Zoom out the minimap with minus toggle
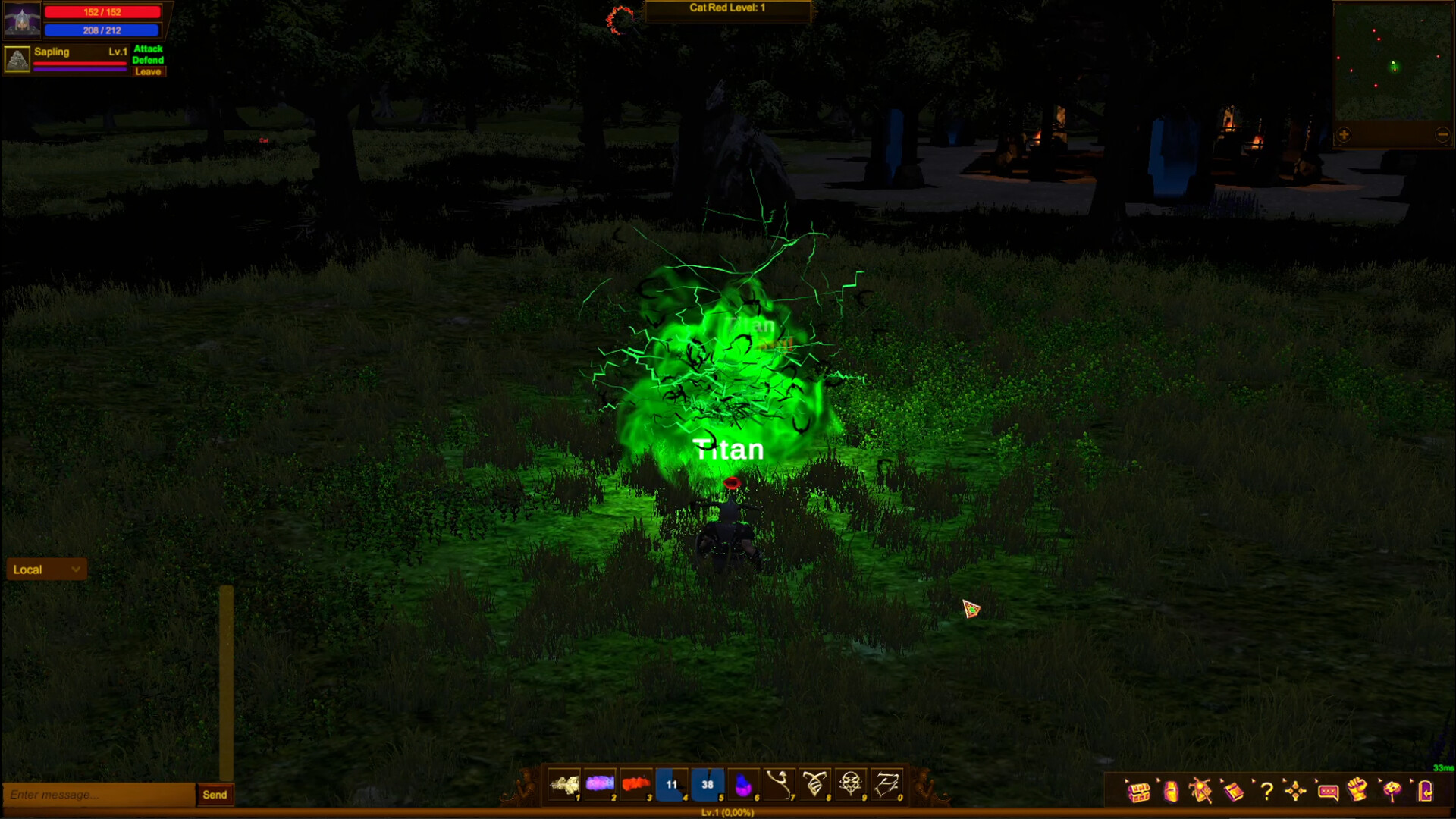 pyautogui.click(x=1442, y=134)
